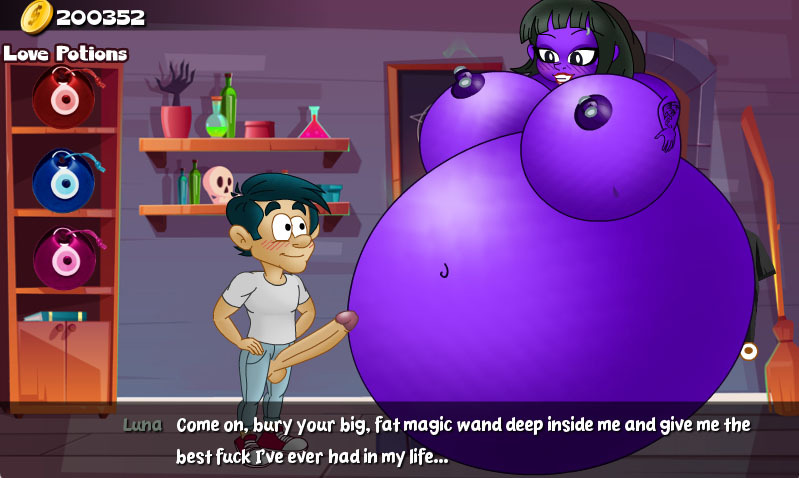Screen dimensions: 799x478
Task: Choose the blue love potion
Action: click(x=64, y=178)
